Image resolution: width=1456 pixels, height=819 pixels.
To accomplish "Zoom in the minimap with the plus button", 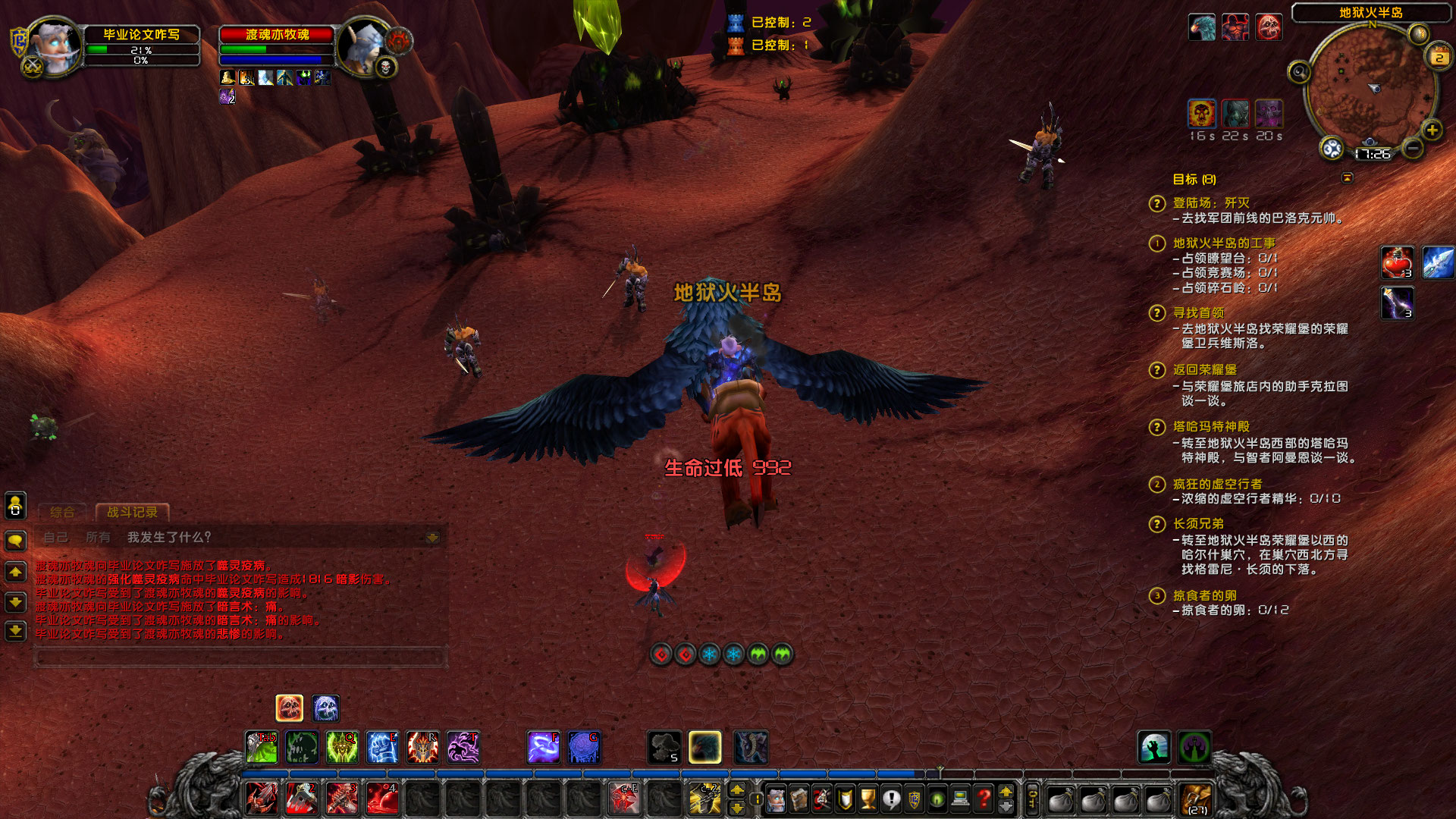I will pos(1432,130).
